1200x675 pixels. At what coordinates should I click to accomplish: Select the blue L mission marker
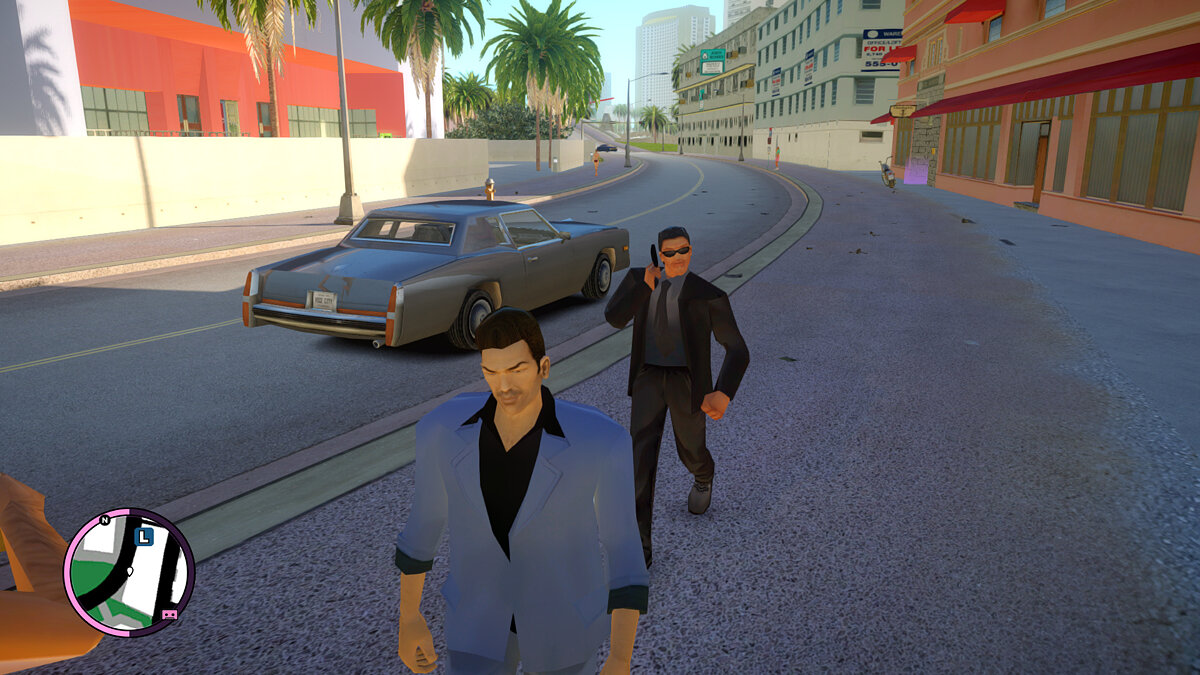pos(143,537)
